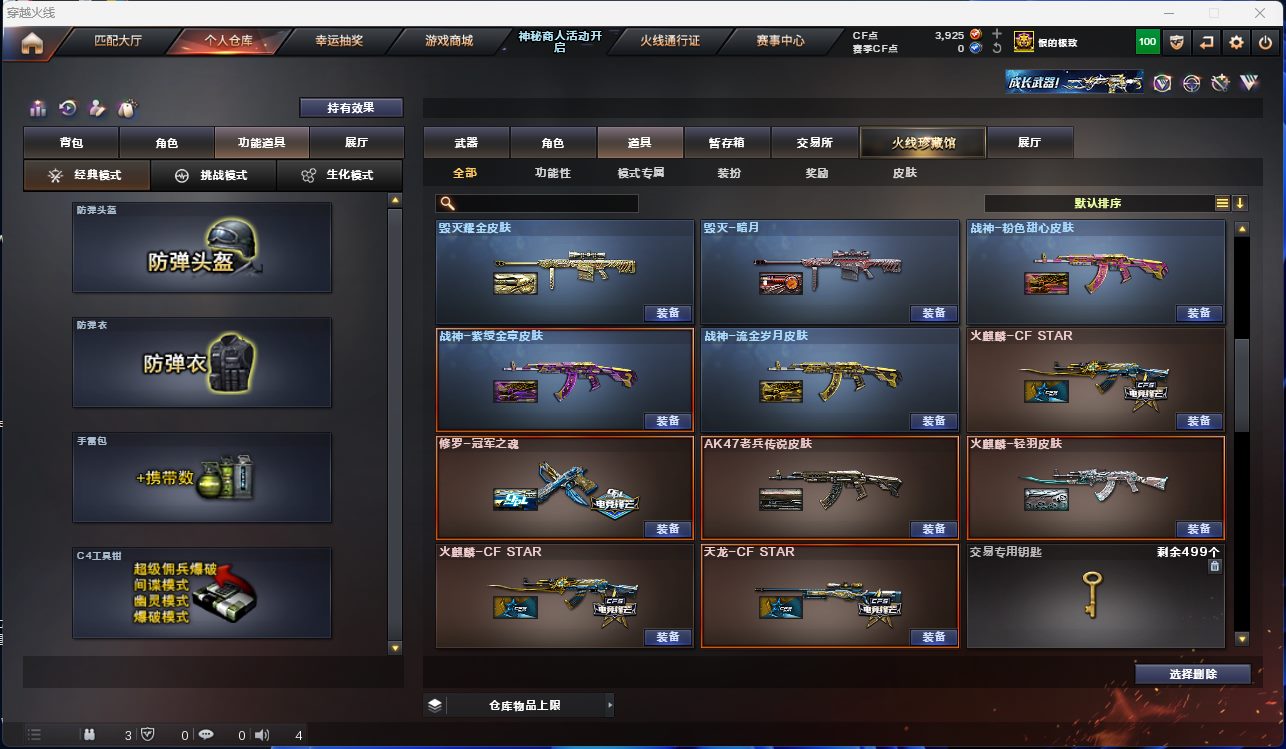Select the 交易所 tab

click(x=814, y=143)
